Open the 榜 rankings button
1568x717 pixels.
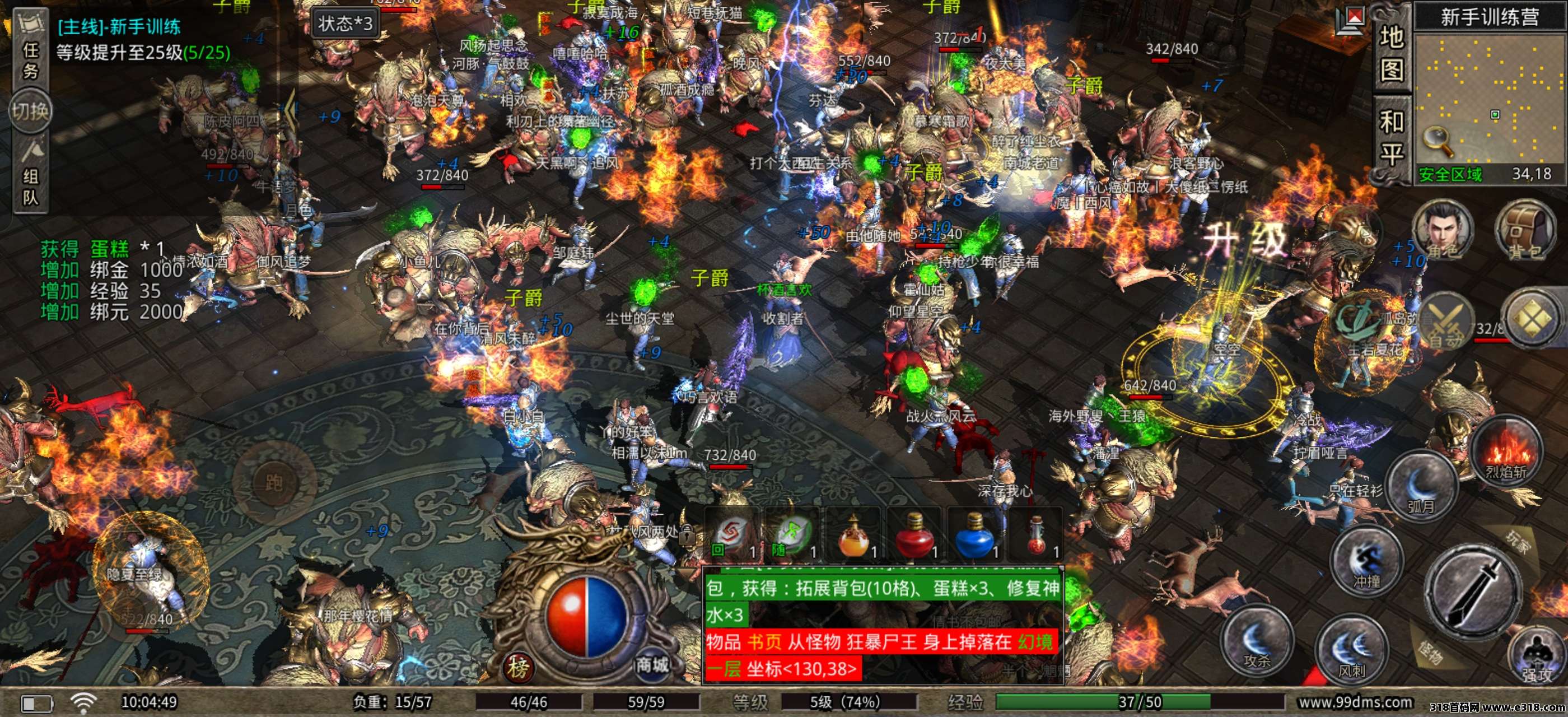pyautogui.click(x=518, y=668)
